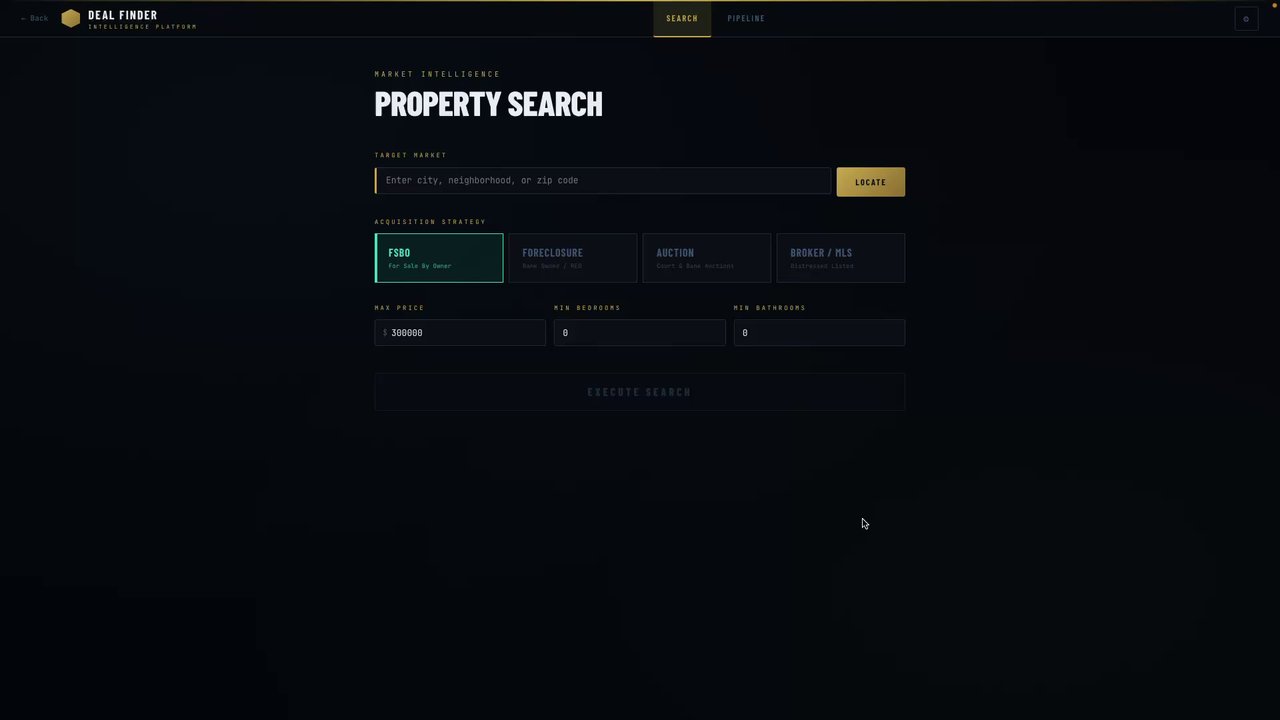Viewport: 1280px width, 720px height.
Task: Open the settings gear button
Action: 1246,19
